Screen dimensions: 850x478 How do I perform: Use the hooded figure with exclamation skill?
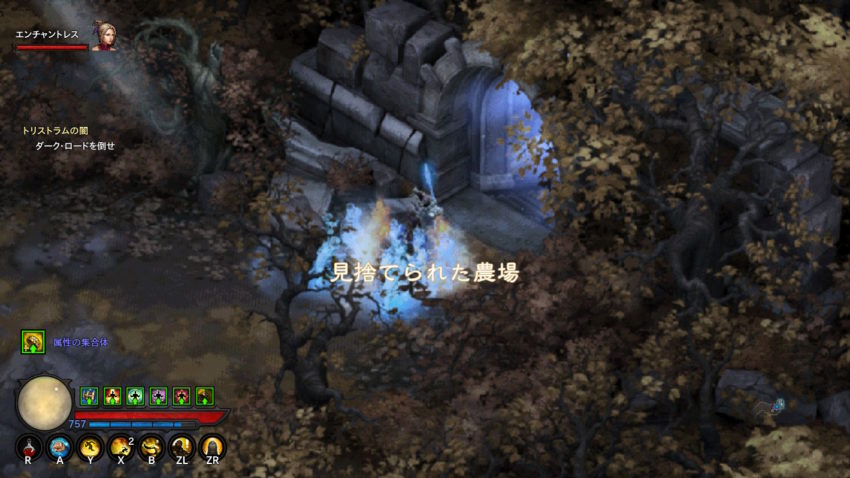tap(181, 447)
